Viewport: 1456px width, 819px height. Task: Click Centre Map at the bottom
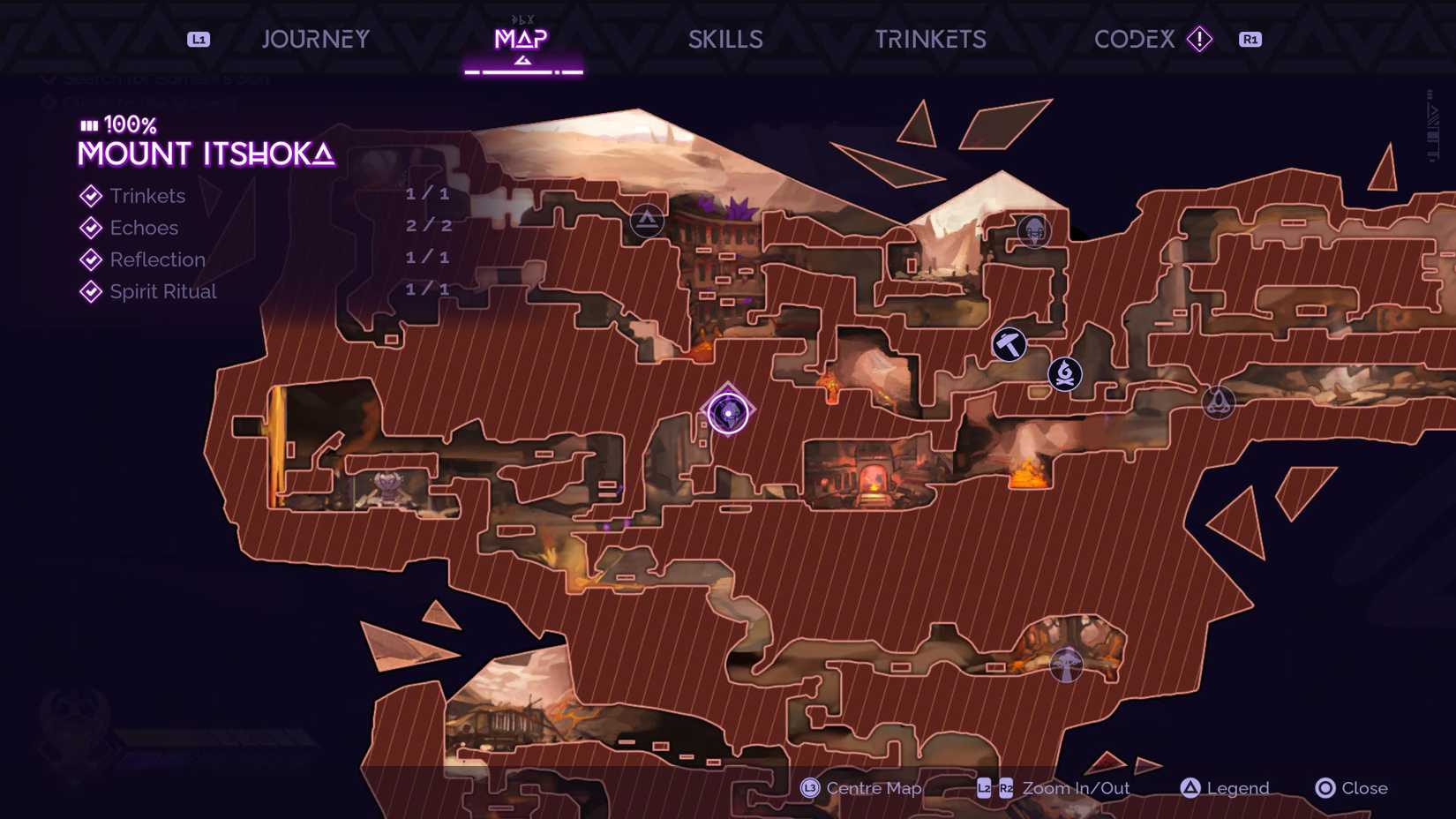pos(860,788)
